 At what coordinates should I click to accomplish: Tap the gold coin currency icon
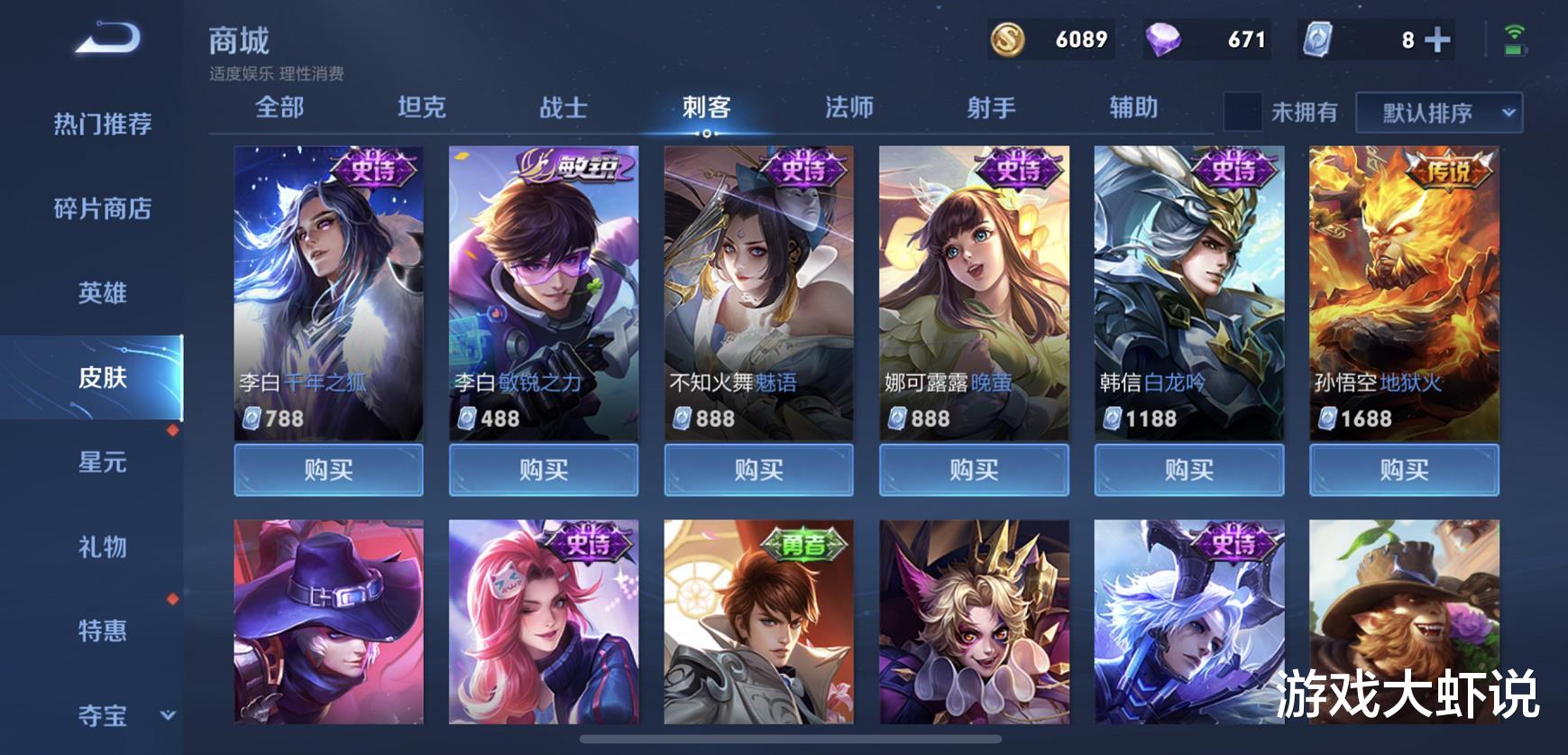(x=1010, y=41)
